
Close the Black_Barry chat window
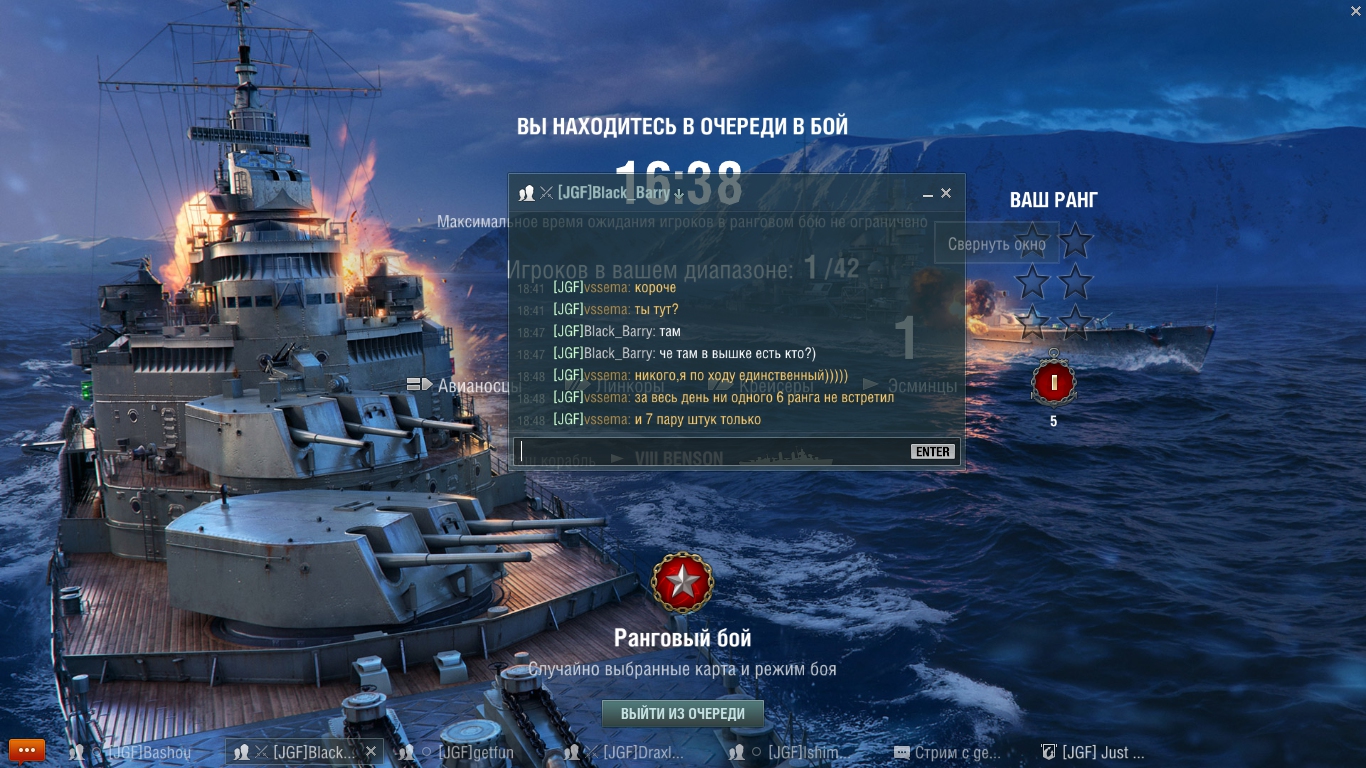[946, 193]
